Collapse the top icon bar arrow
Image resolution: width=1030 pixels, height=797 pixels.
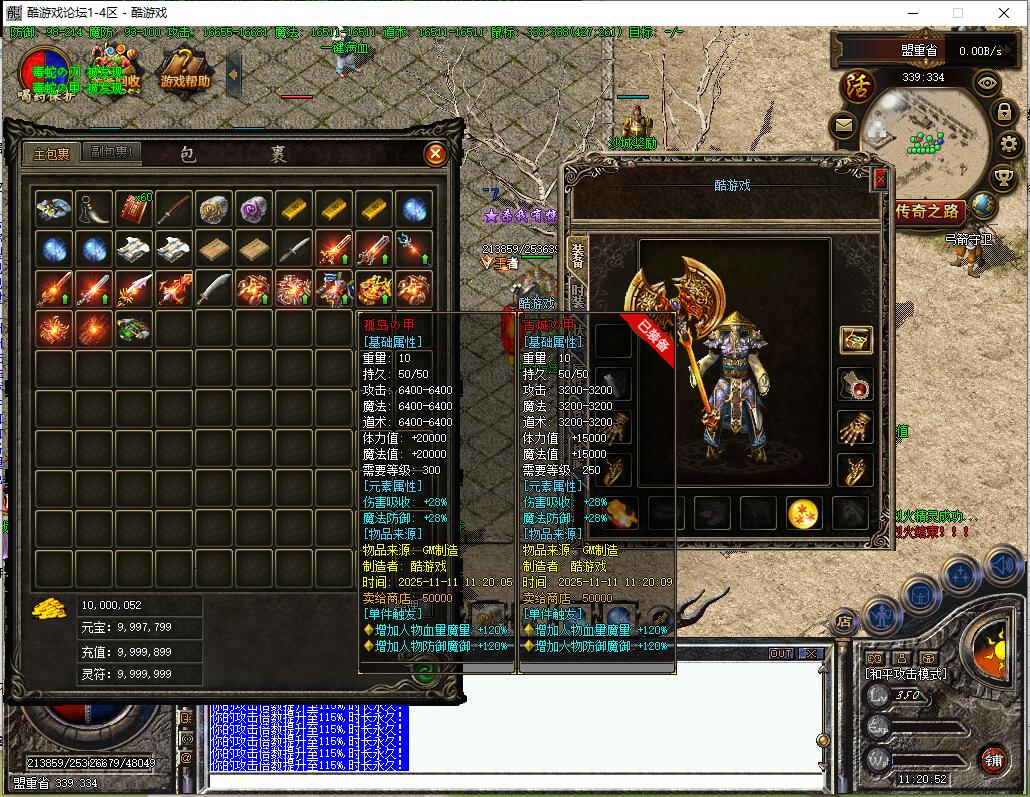click(x=234, y=72)
